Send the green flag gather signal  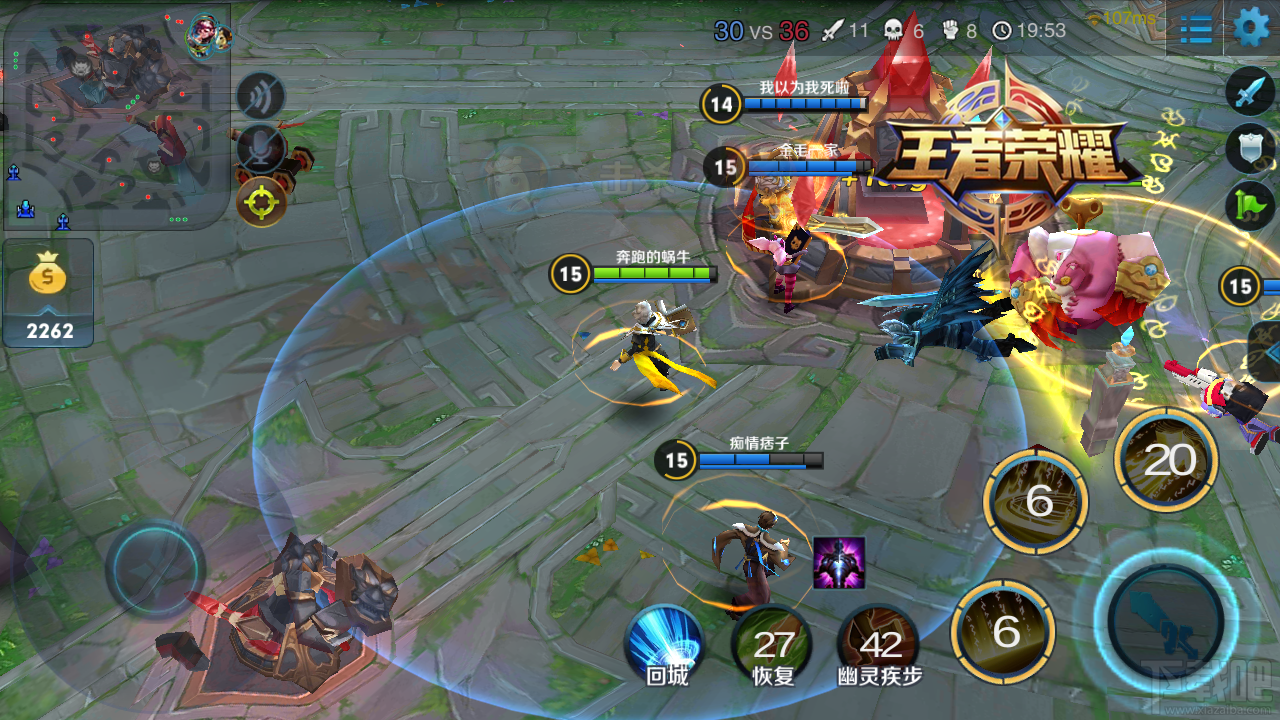[1249, 204]
